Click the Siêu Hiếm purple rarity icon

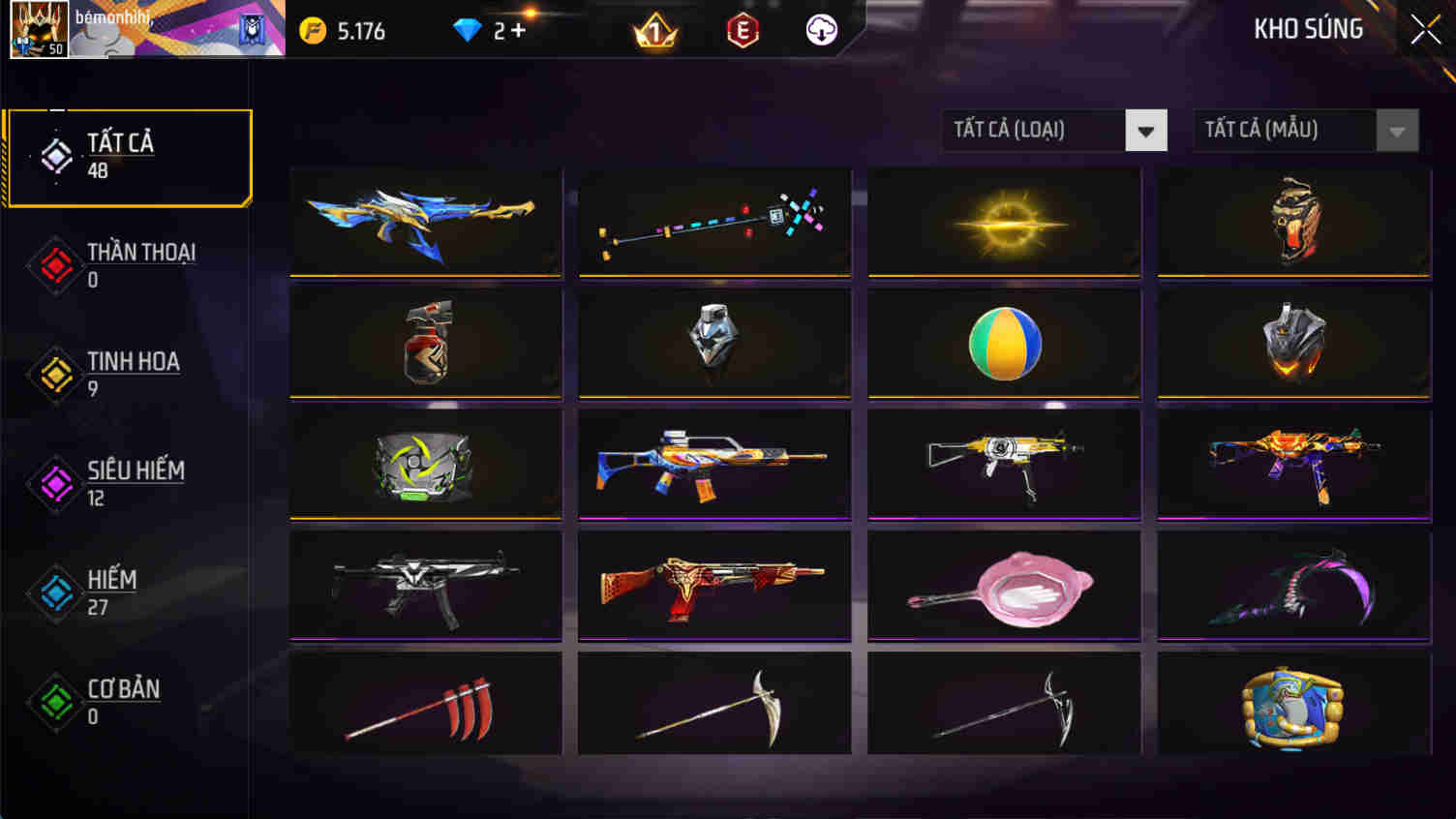[55, 484]
